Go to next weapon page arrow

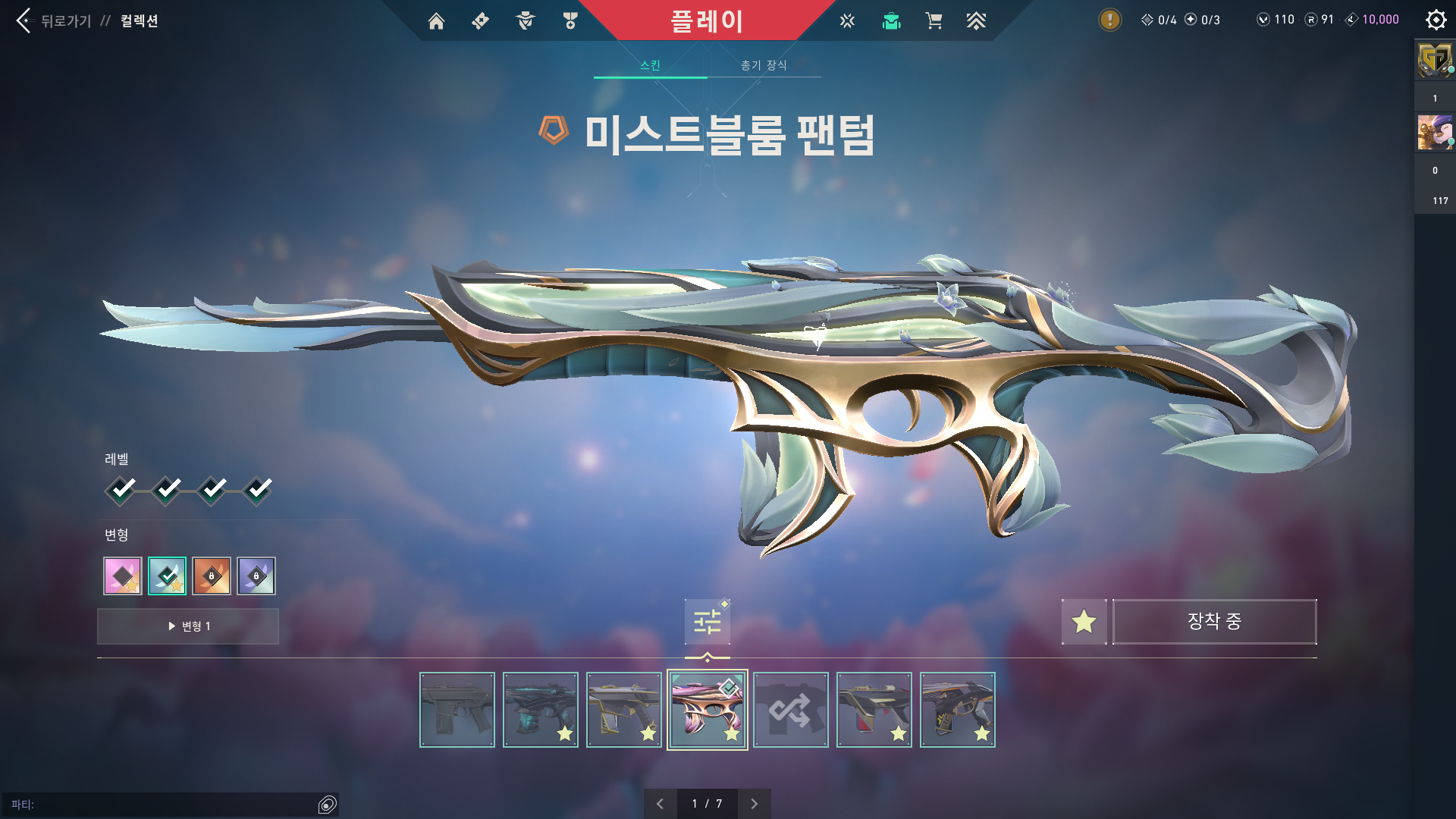click(x=754, y=803)
